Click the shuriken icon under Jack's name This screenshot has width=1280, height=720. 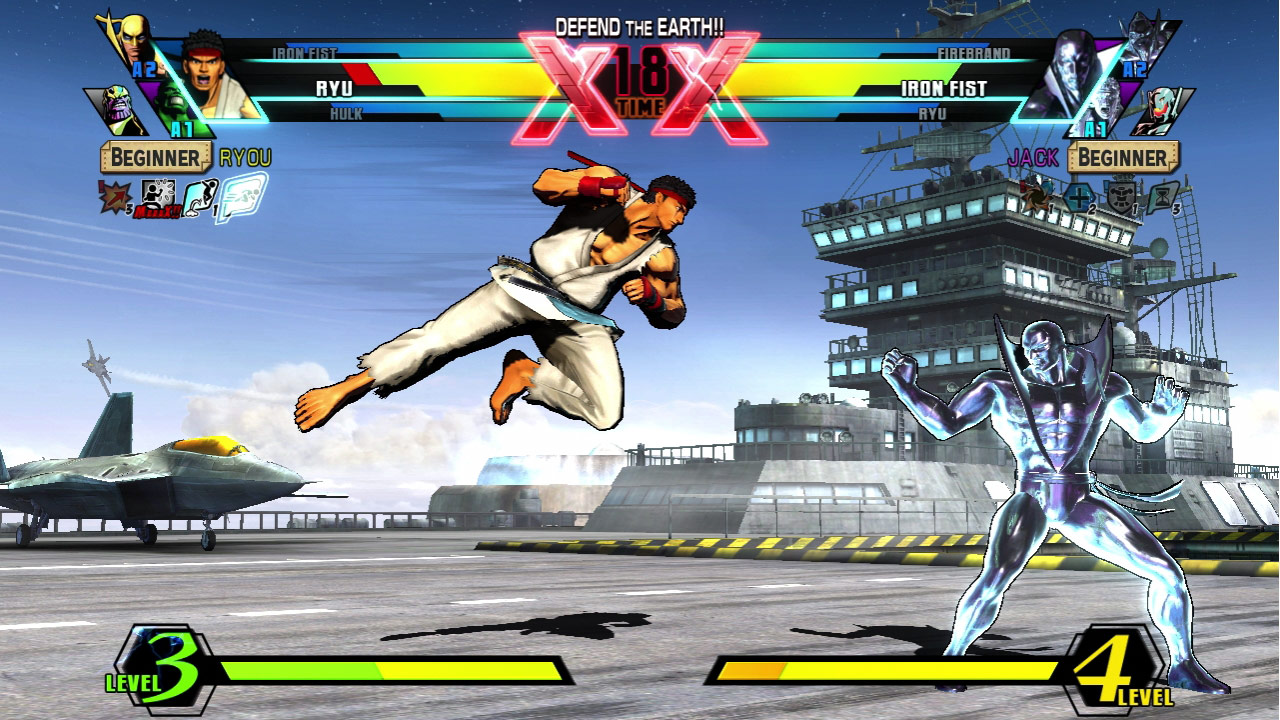point(1035,195)
